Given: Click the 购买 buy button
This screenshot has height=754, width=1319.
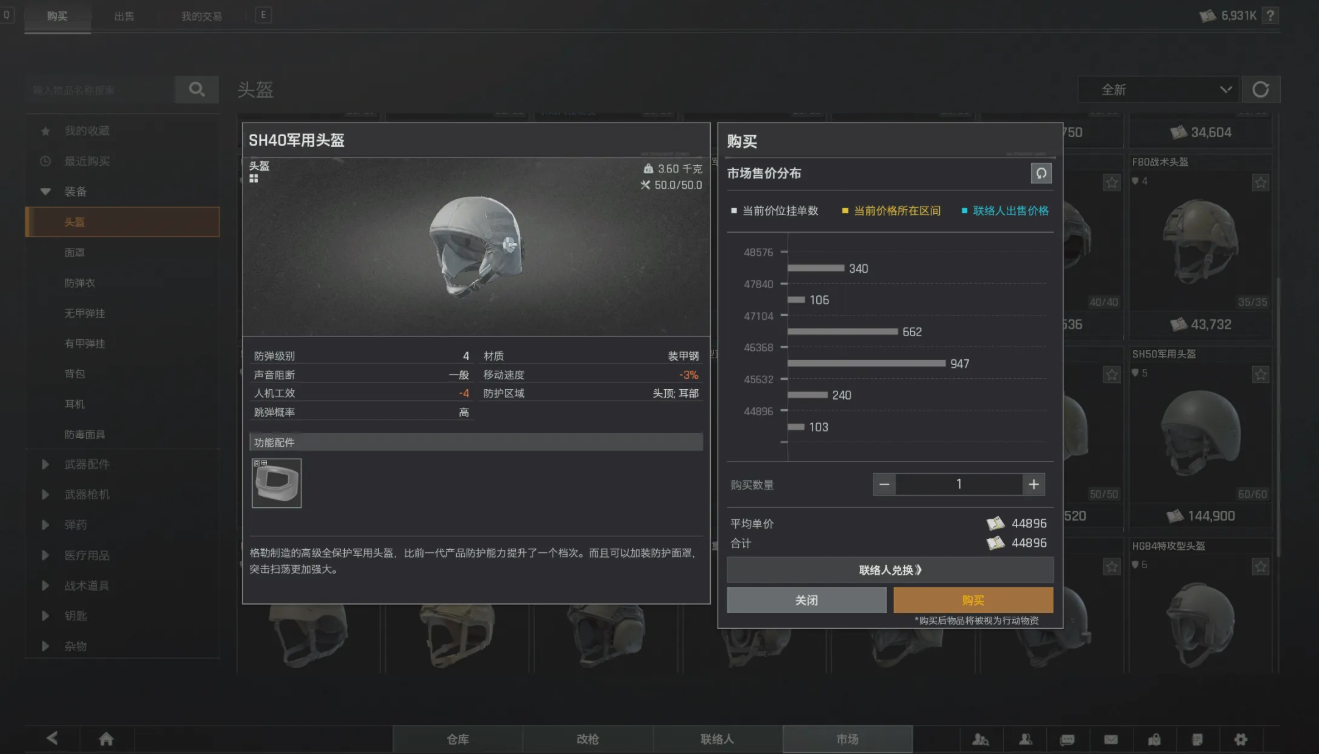Looking at the screenshot, I should 971,599.
